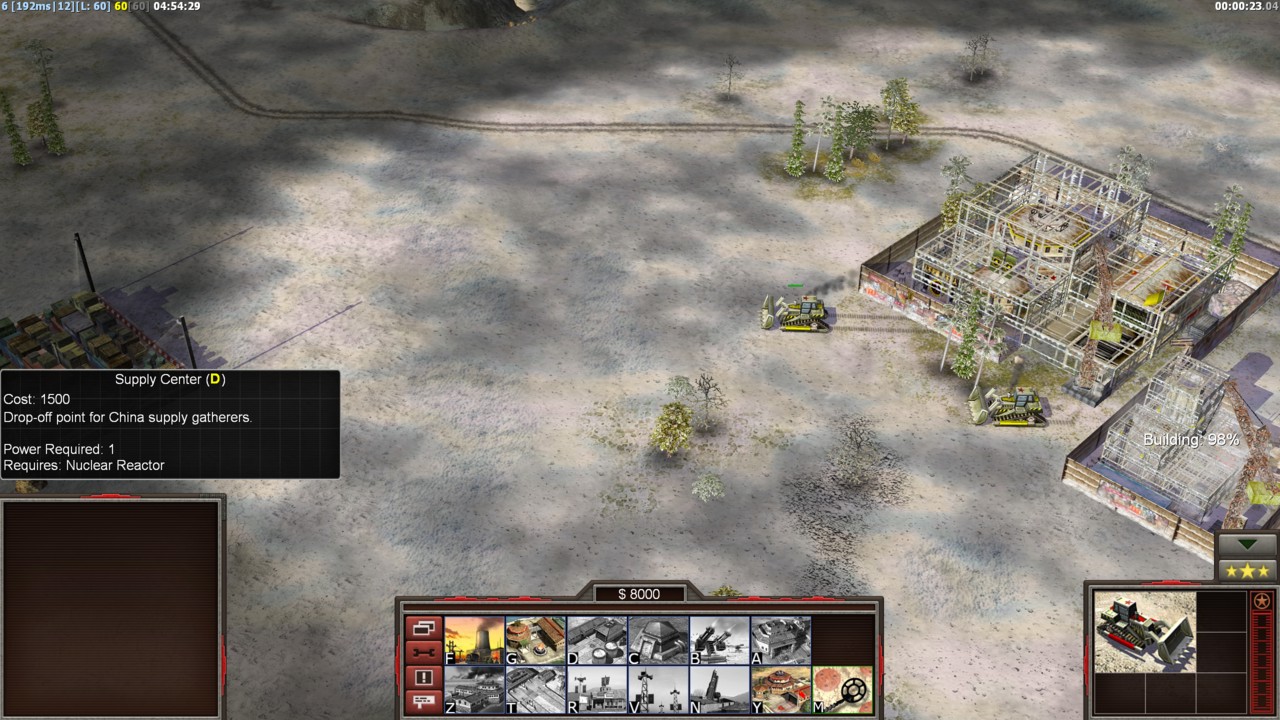Click the green down-arrow button
The image size is (1280, 720).
(1248, 545)
